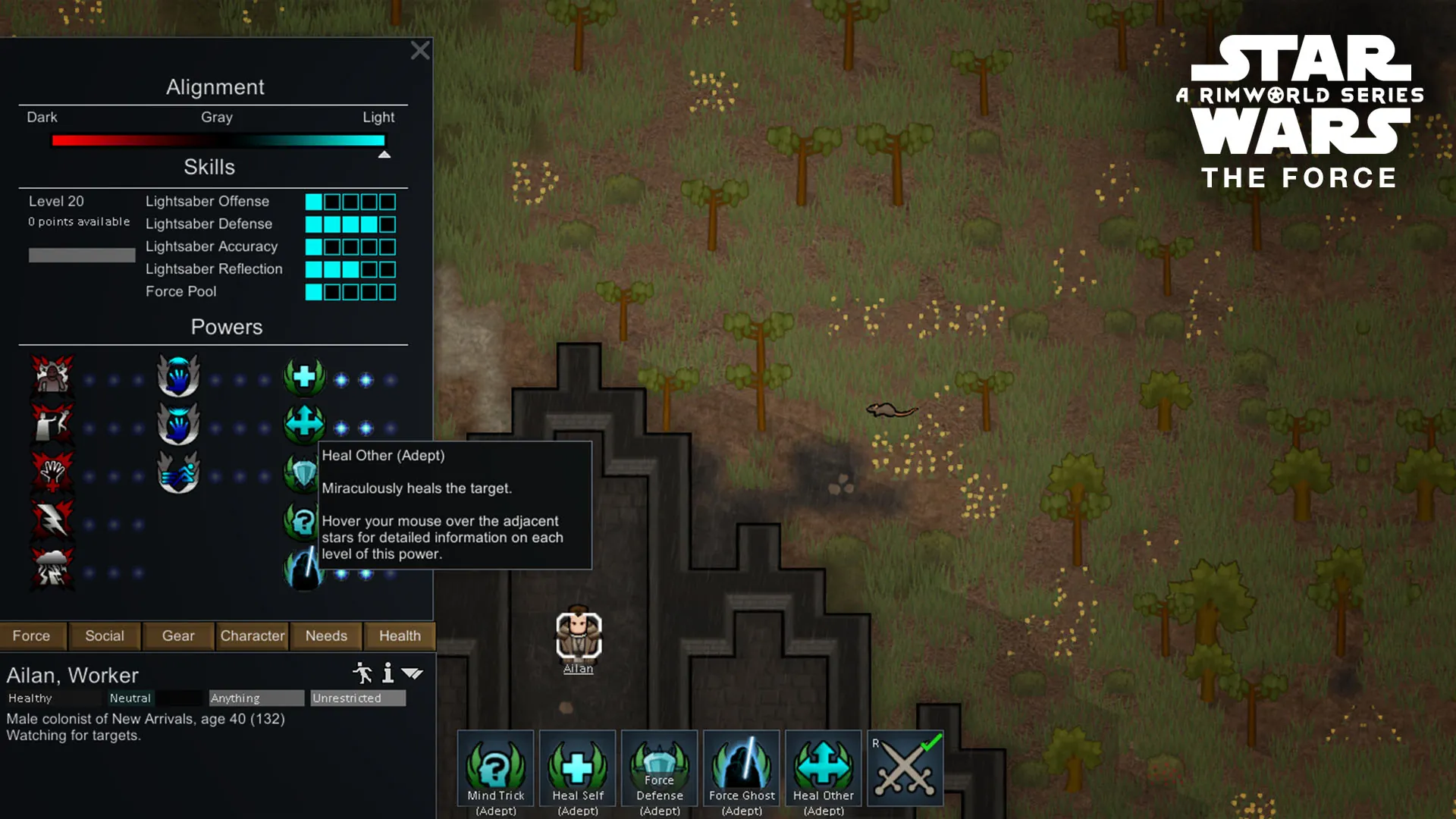Viewport: 1456px width, 819px height.
Task: Select the Force storm cloud power icon
Action: [52, 569]
